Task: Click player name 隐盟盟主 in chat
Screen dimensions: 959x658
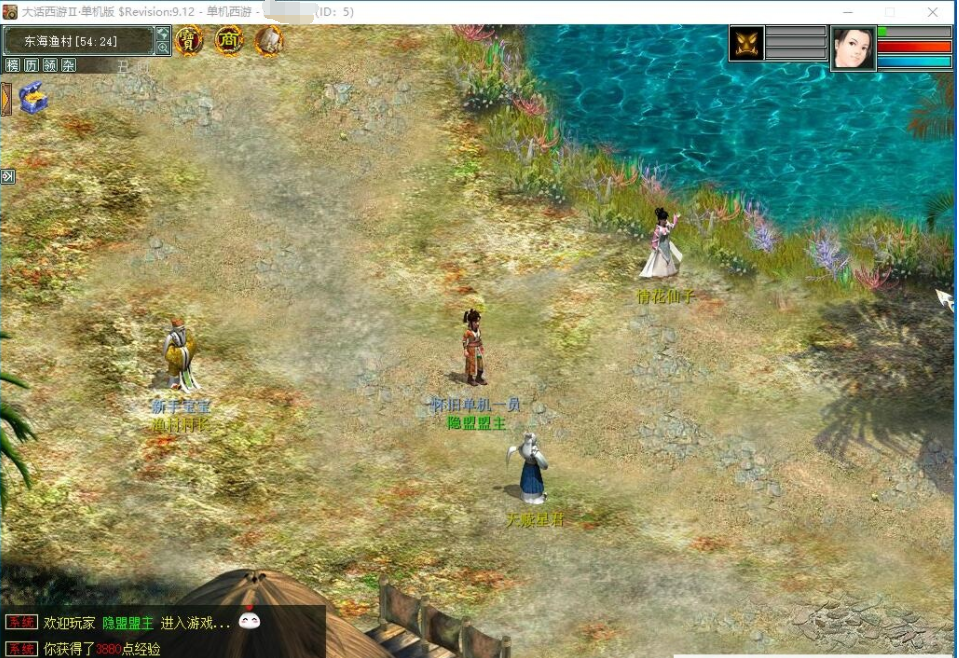Action: click(128, 623)
